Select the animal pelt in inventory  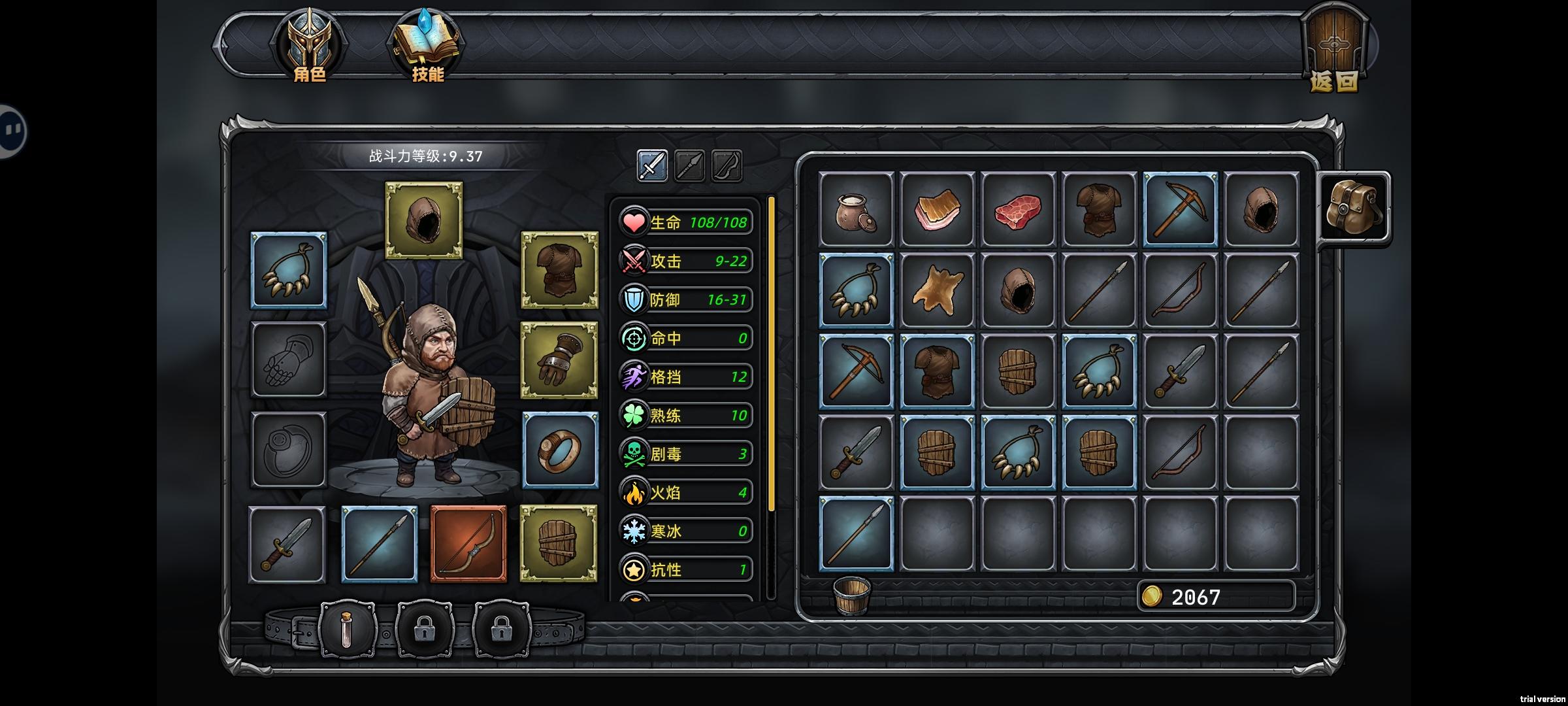point(937,290)
